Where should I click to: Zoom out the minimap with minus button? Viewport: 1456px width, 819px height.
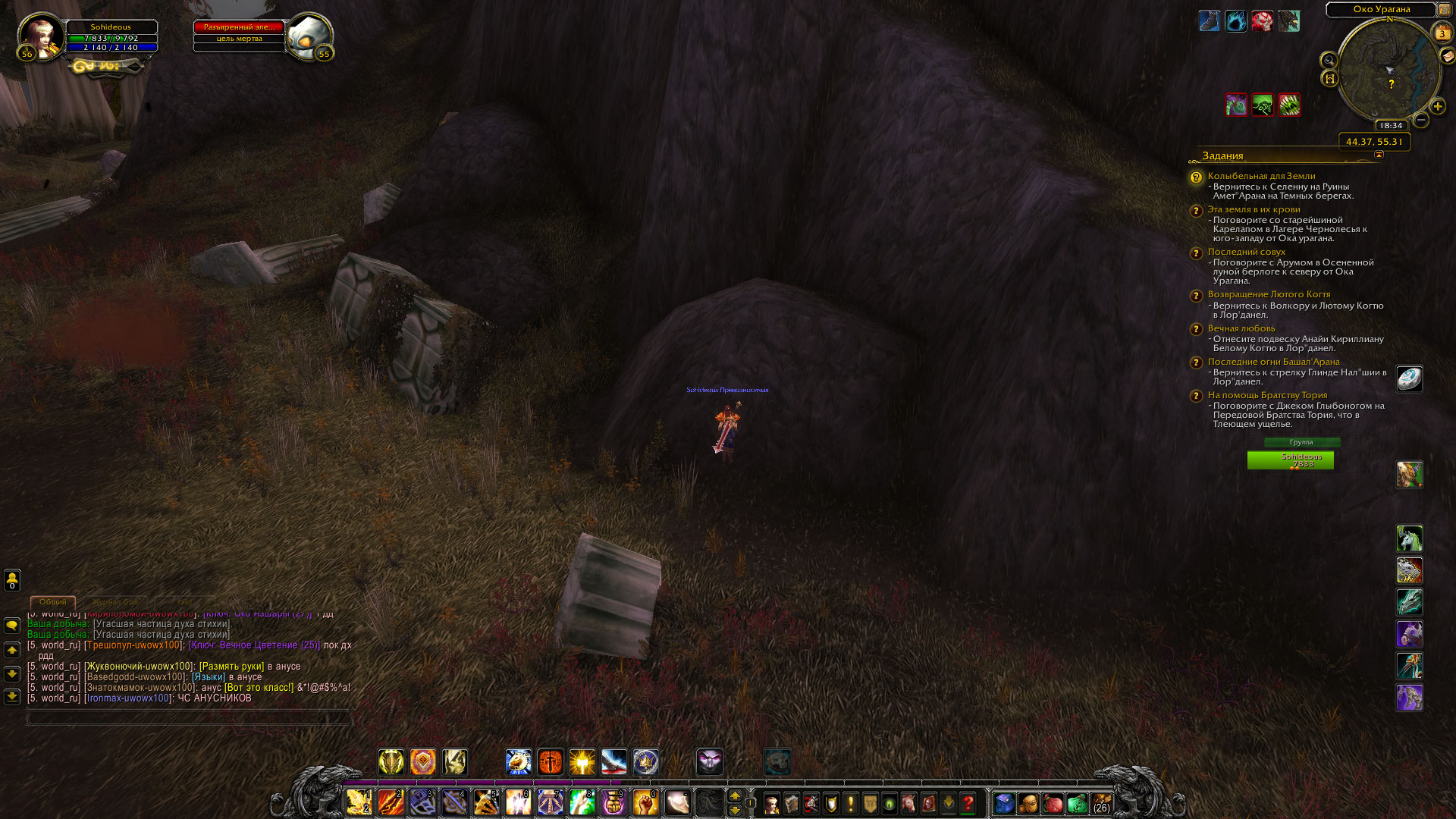pyautogui.click(x=1421, y=120)
